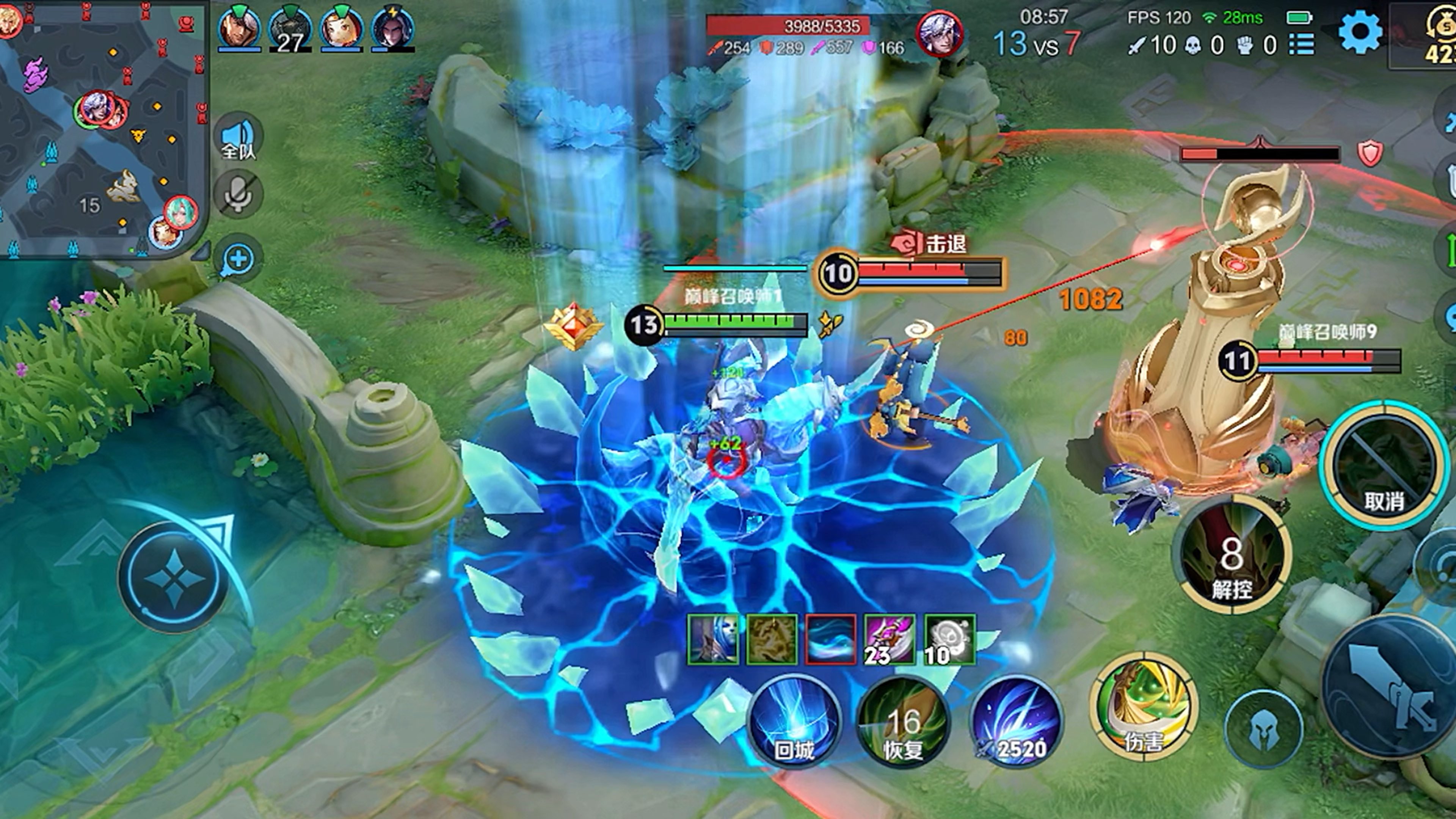Toggle the muted microphone button

238,194
